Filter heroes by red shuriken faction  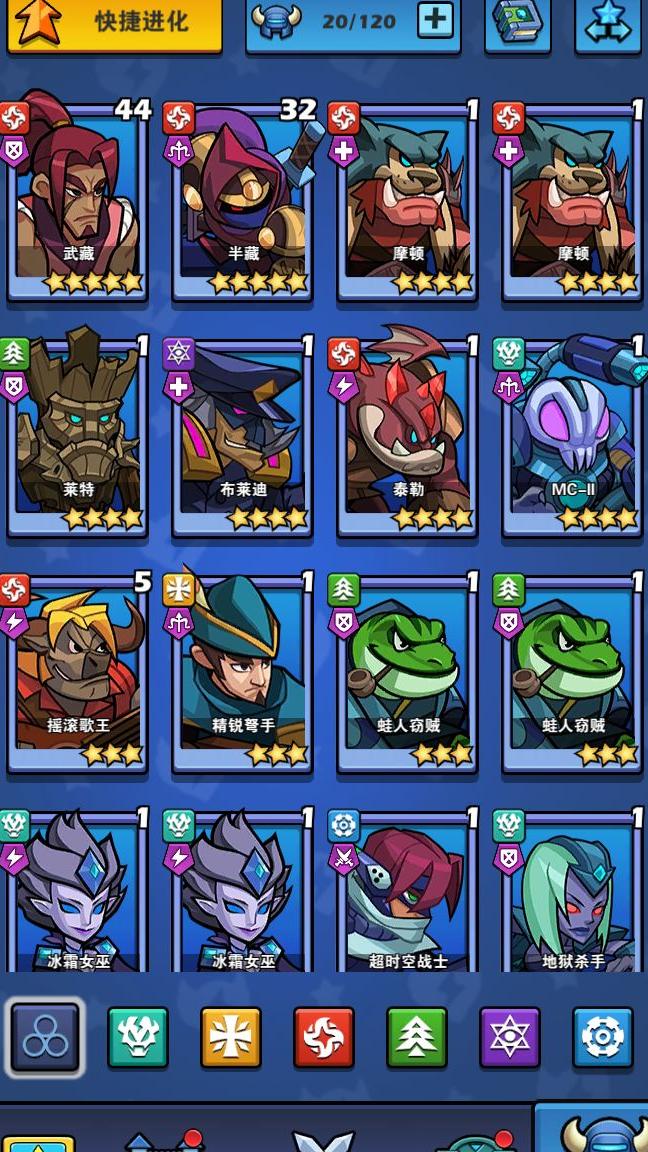(x=324, y=1037)
